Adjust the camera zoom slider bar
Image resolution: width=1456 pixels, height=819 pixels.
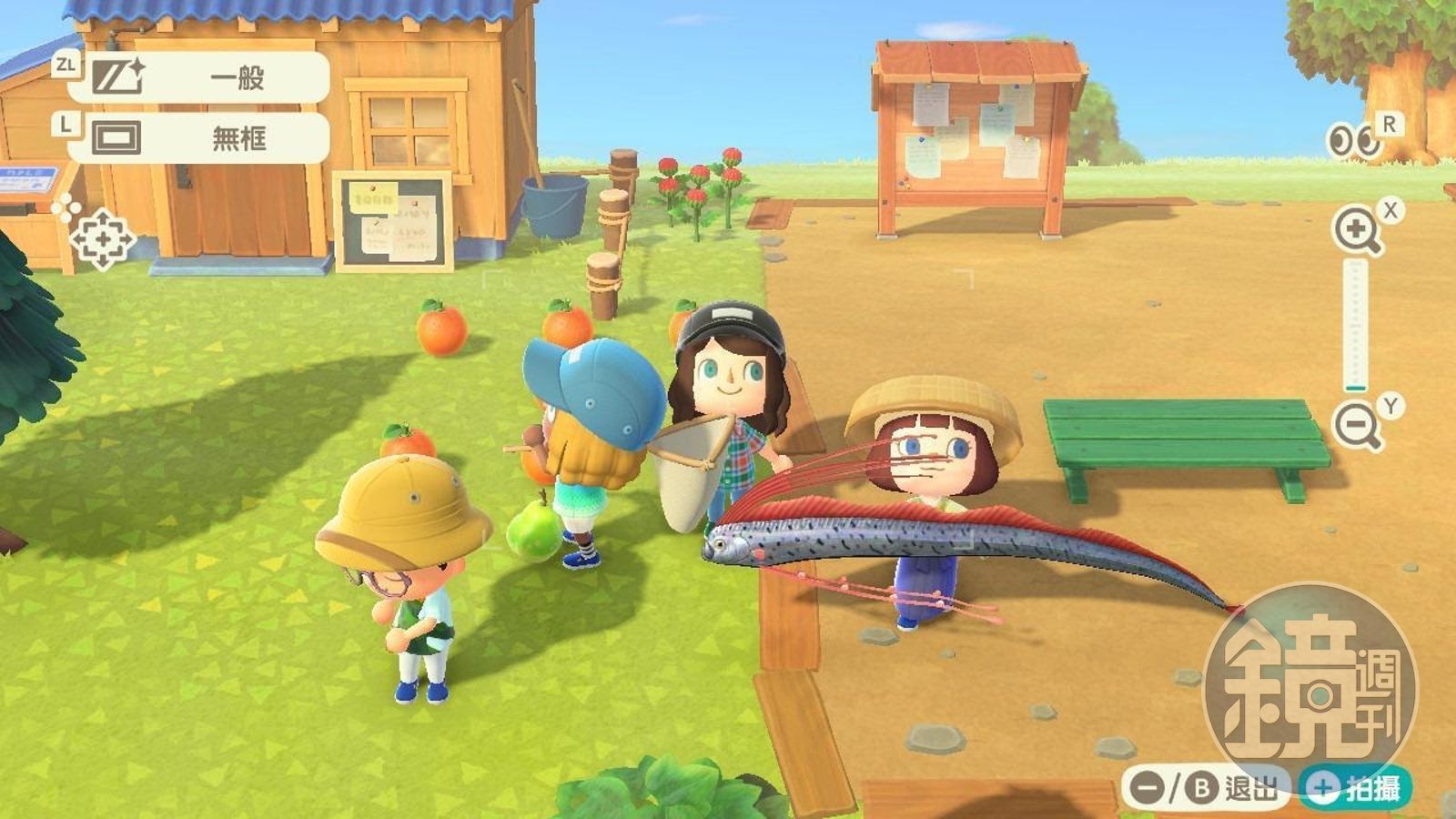tap(1356, 326)
